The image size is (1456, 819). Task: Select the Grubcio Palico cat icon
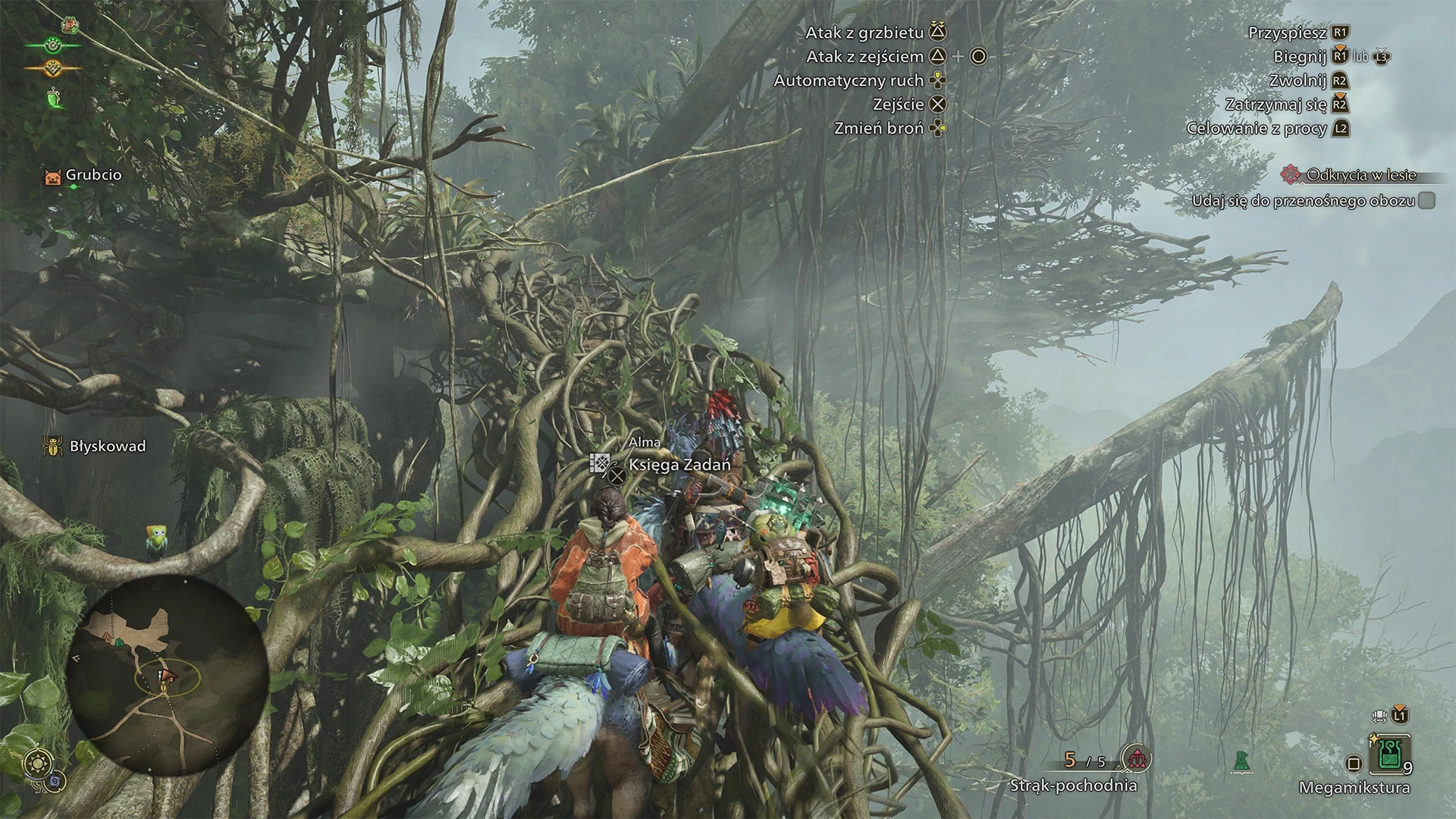click(x=52, y=177)
